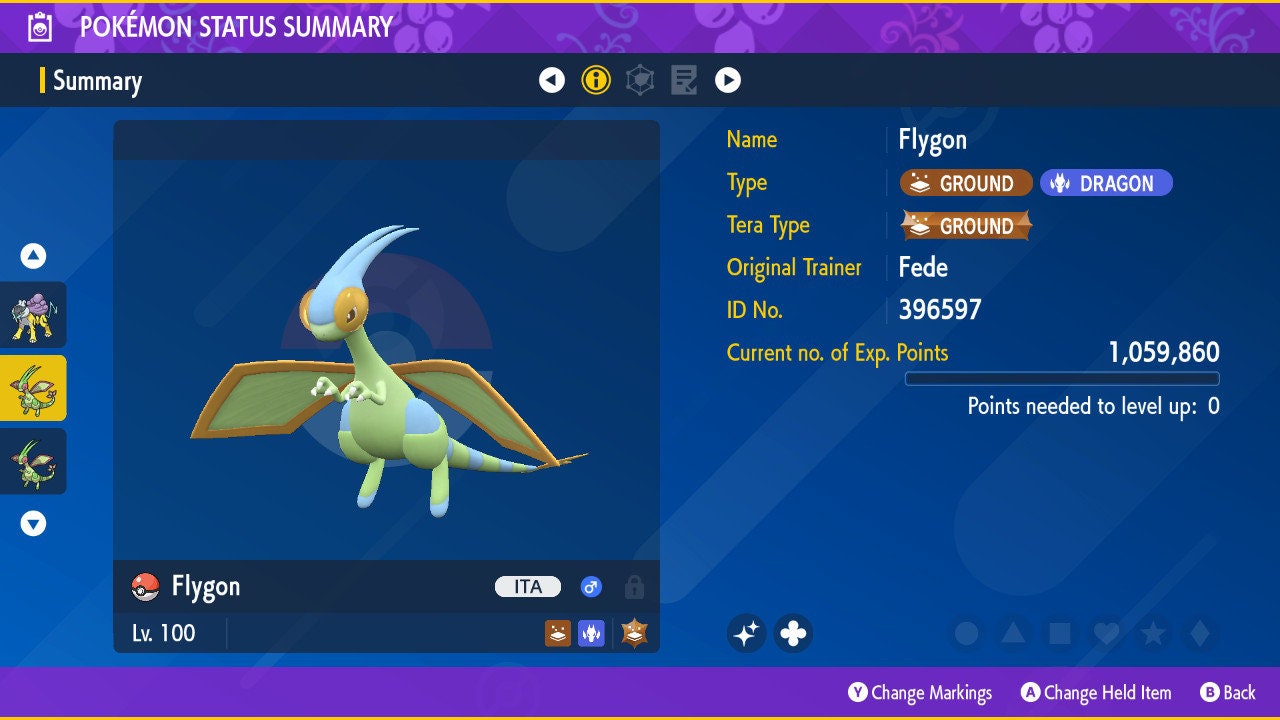Toggle the star marking
1280x720 pixels.
[1153, 633]
